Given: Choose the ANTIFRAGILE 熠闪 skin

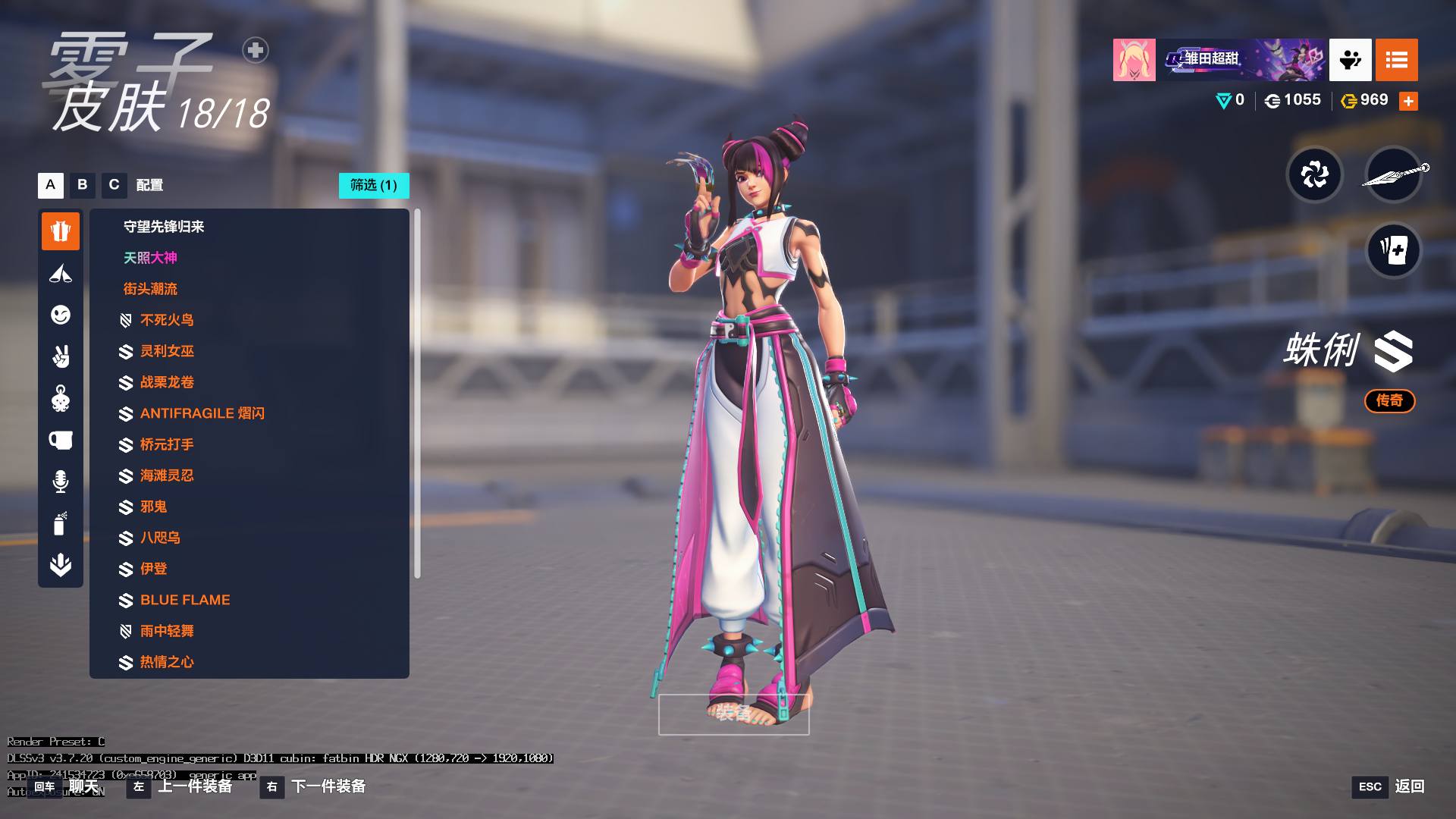Looking at the screenshot, I should pos(202,413).
